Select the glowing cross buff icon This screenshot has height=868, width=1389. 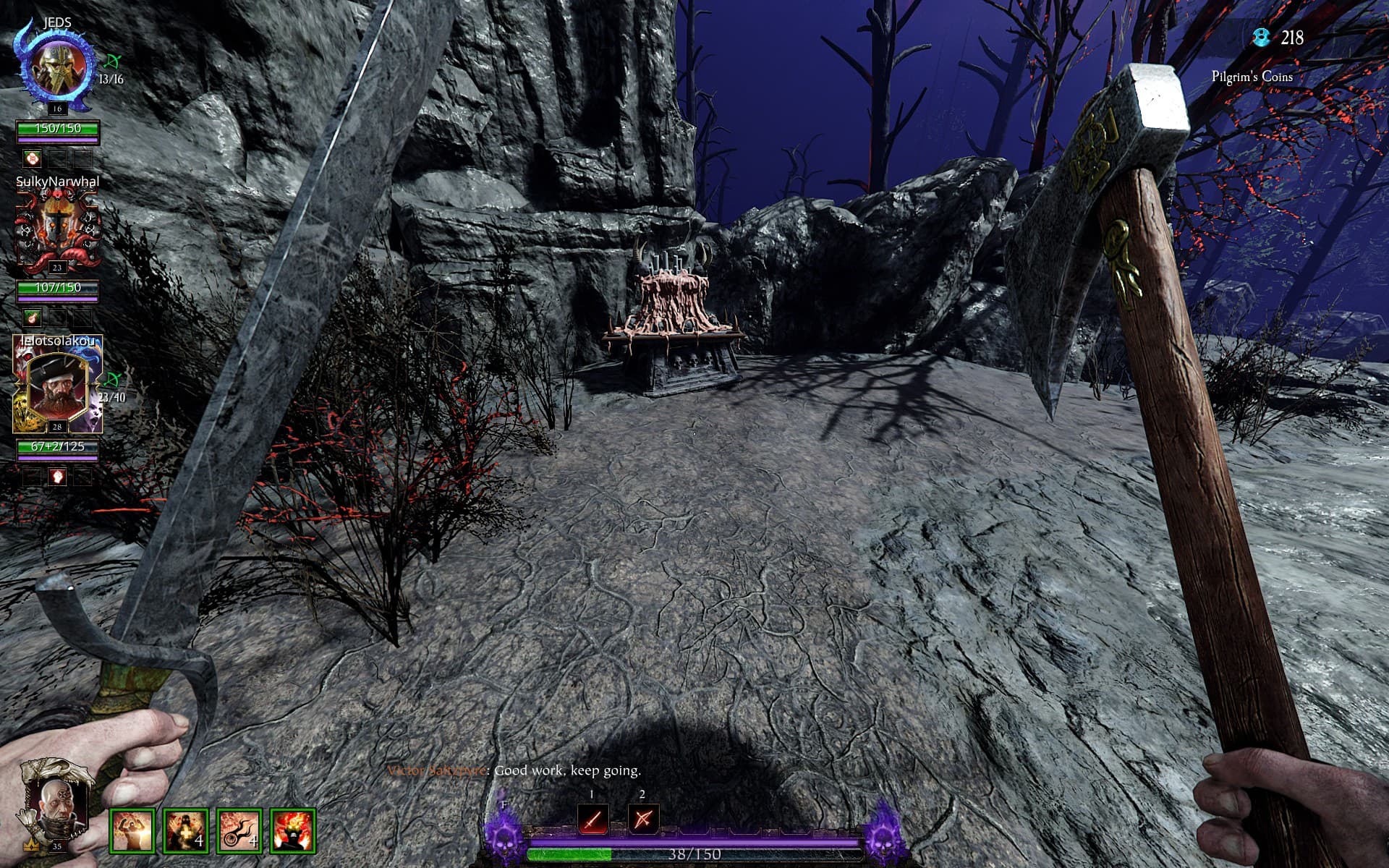pyautogui.click(x=186, y=831)
